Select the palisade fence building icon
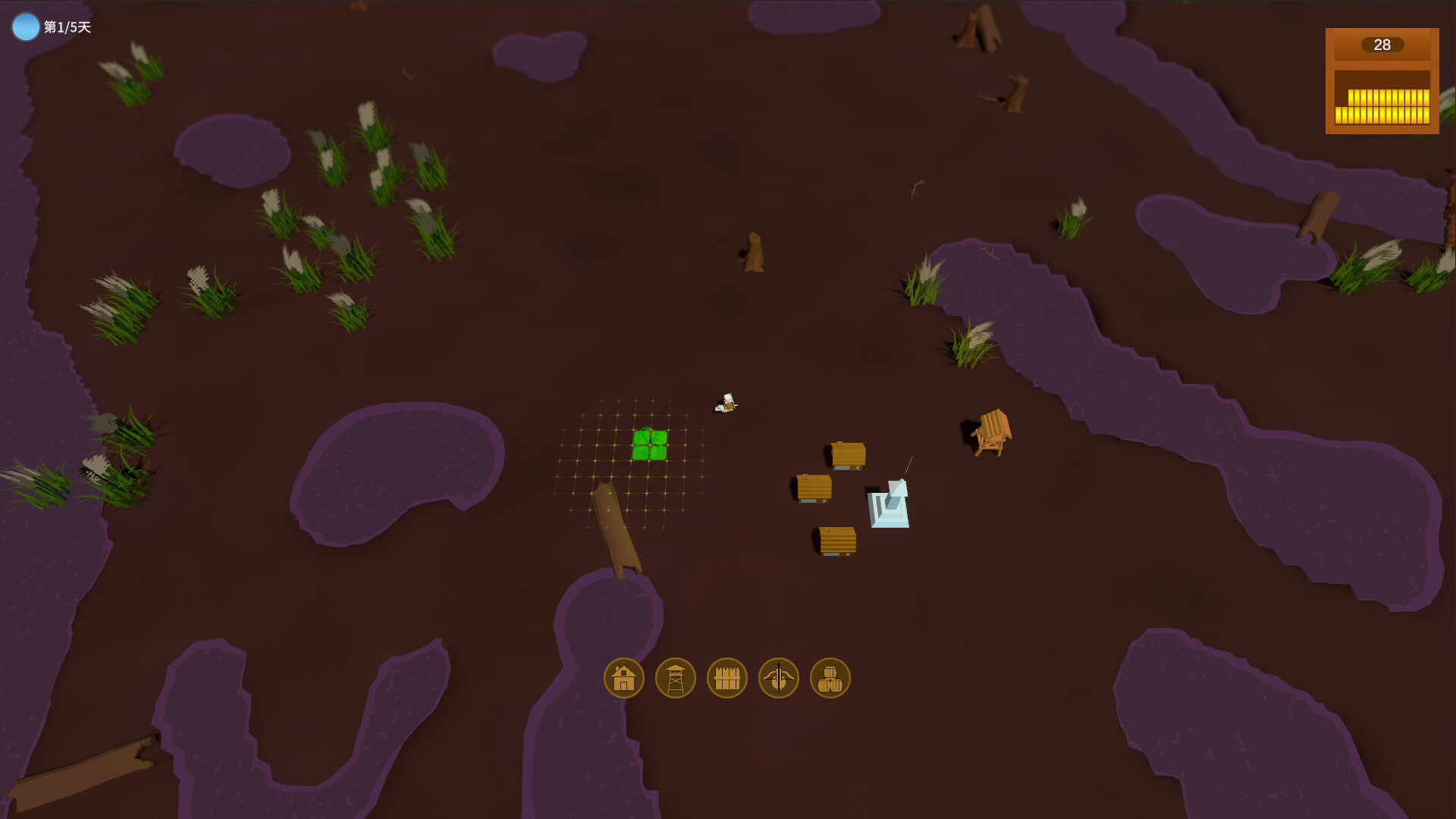The image size is (1456, 819). [726, 677]
